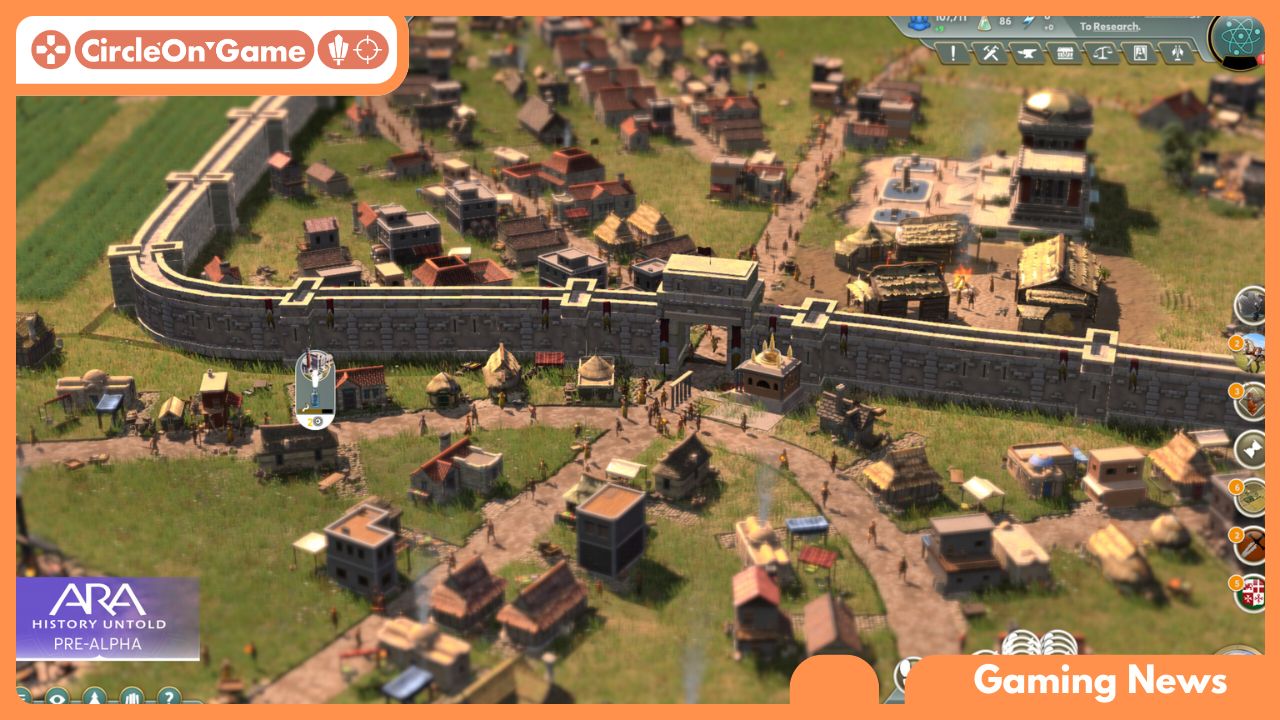
Task: Open the anvil production panel
Action: point(1030,52)
